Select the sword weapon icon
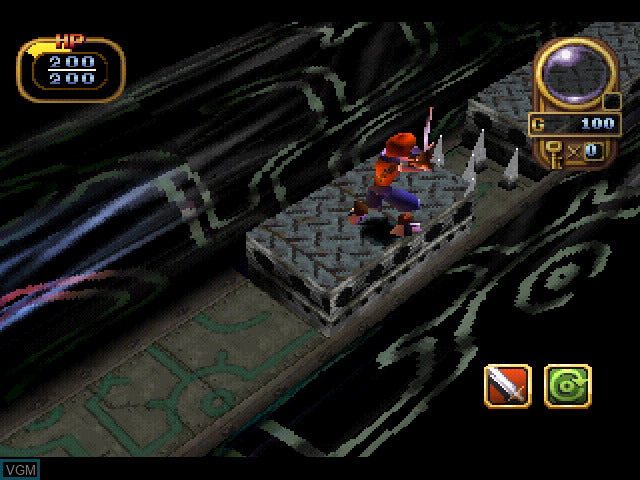 click(508, 385)
